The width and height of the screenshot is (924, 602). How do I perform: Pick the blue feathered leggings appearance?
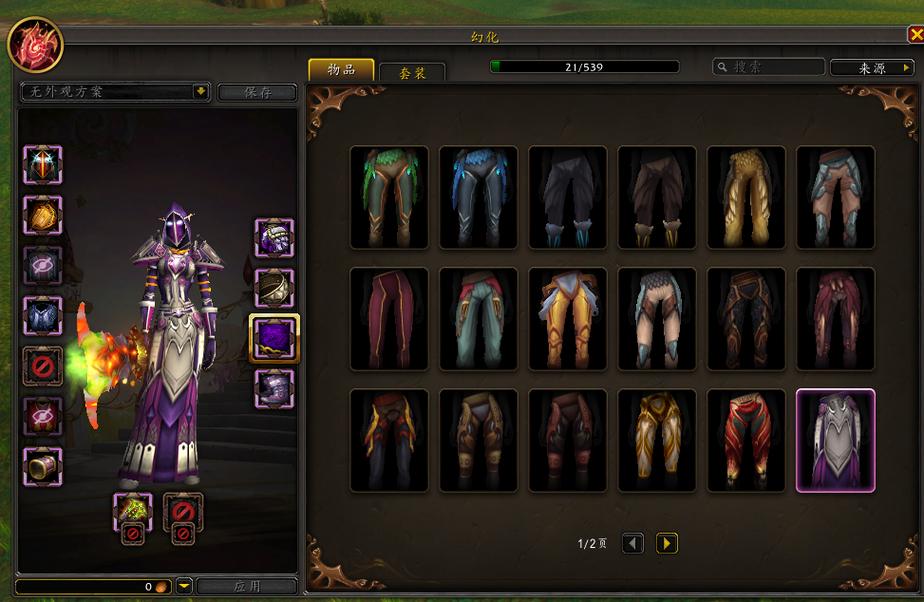click(x=478, y=197)
